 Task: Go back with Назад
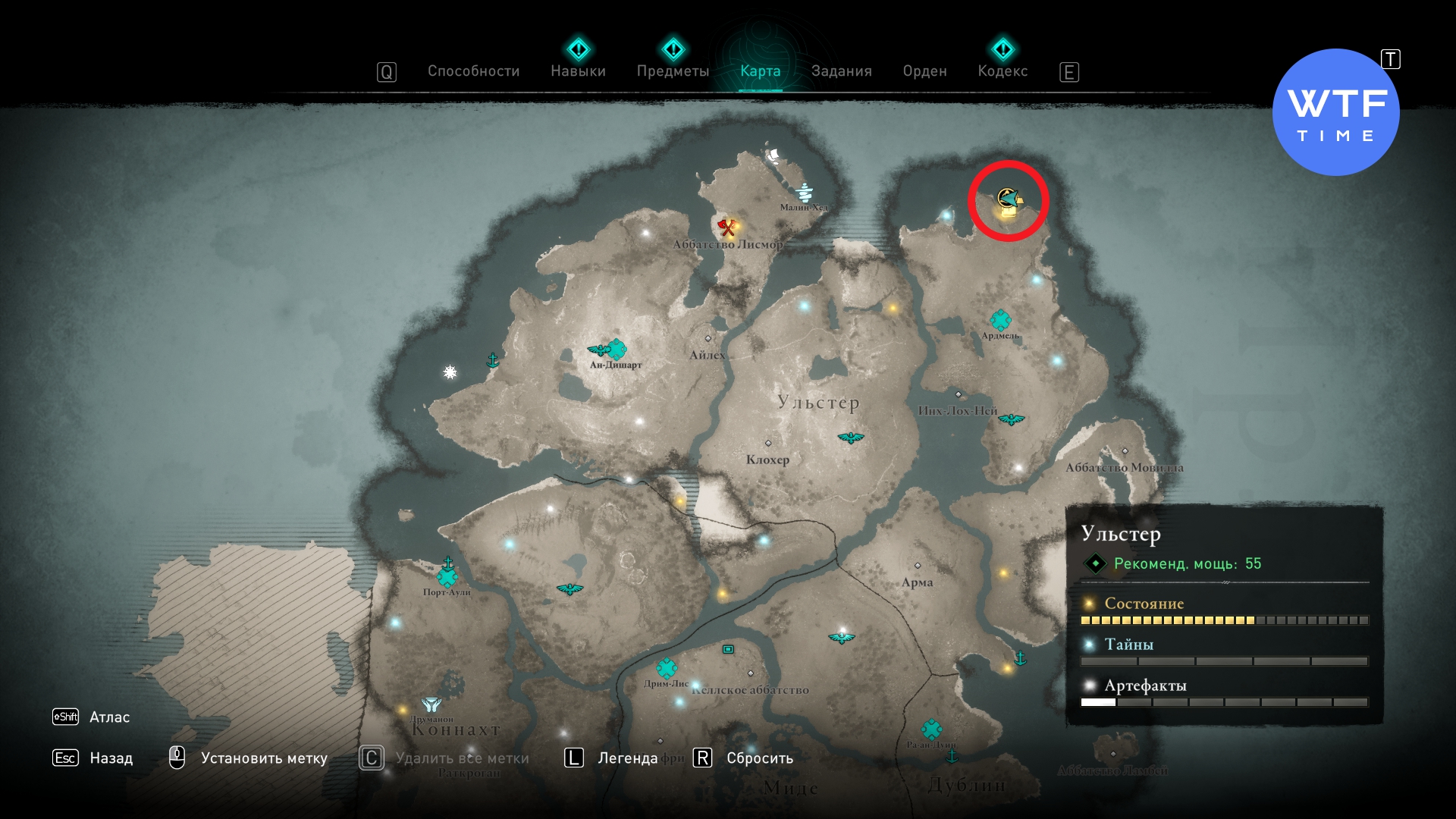(x=111, y=758)
